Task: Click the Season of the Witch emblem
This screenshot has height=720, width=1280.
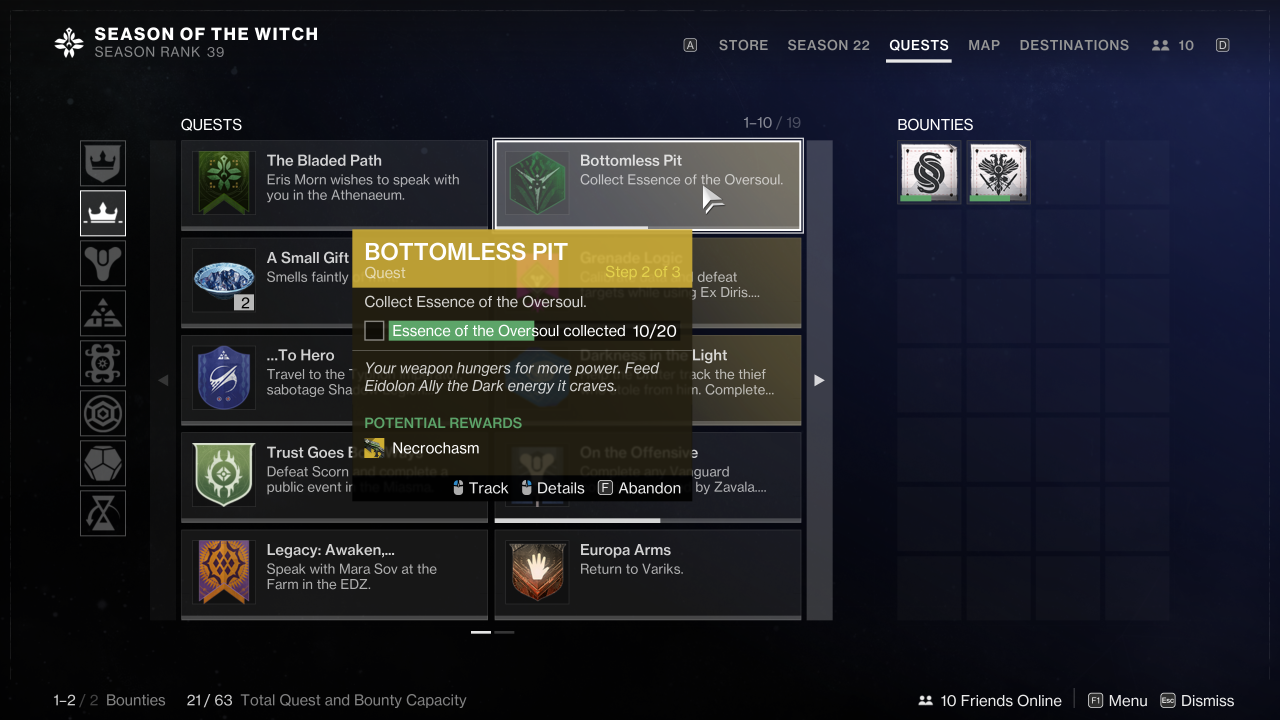Action: [x=67, y=43]
